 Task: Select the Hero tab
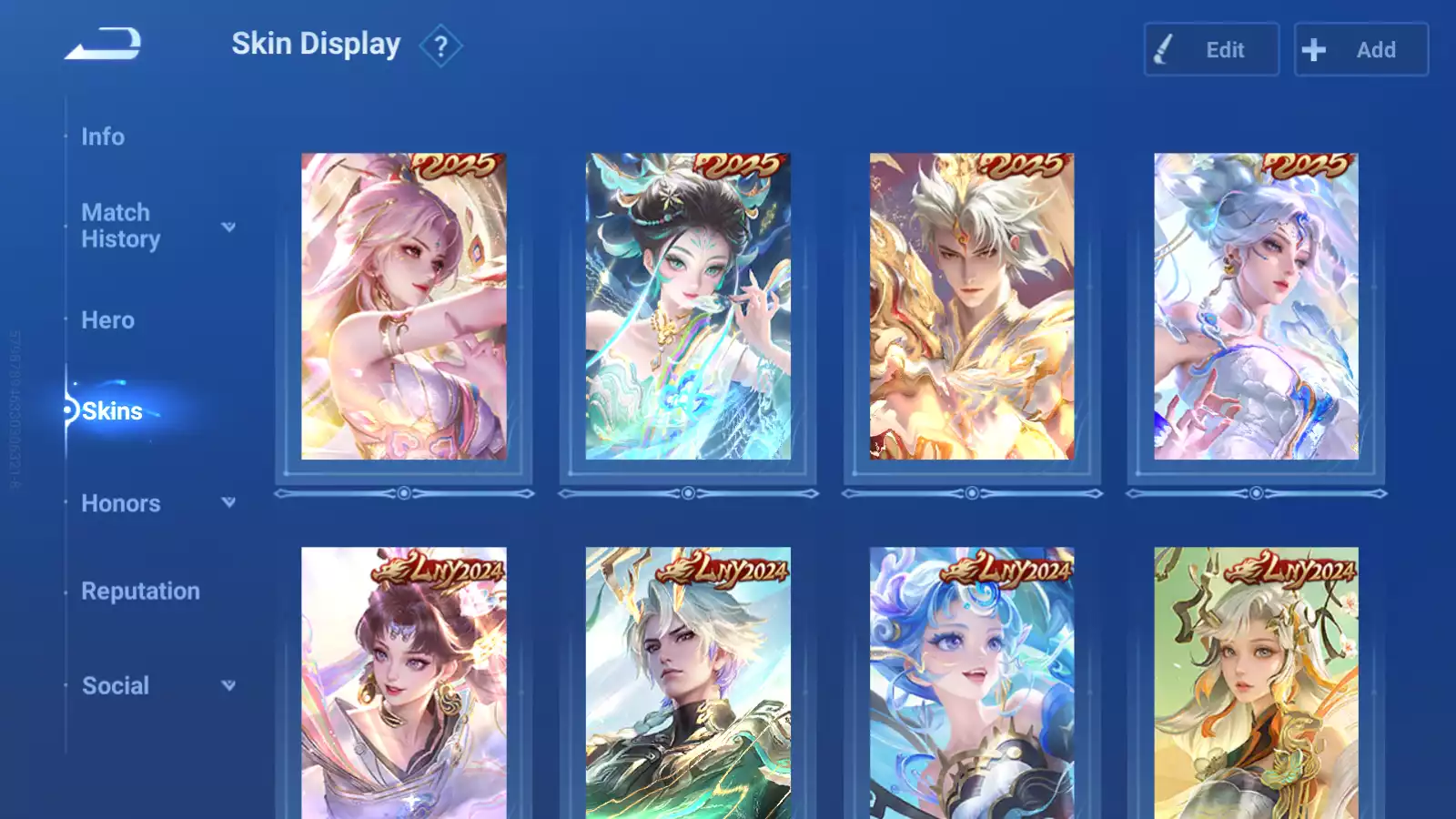[x=107, y=320]
